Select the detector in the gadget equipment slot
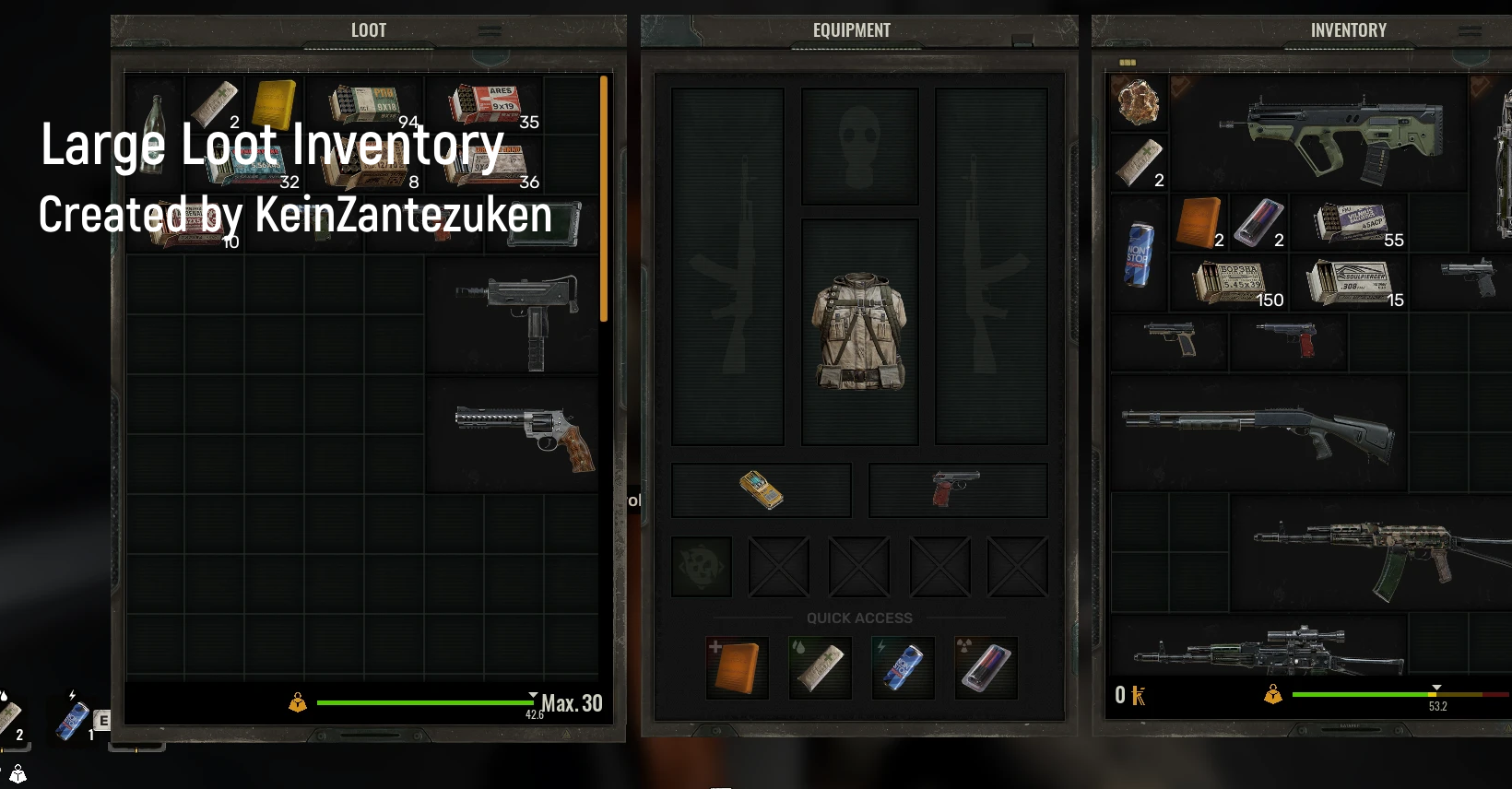Viewport: 1512px width, 789px height. tap(760, 489)
